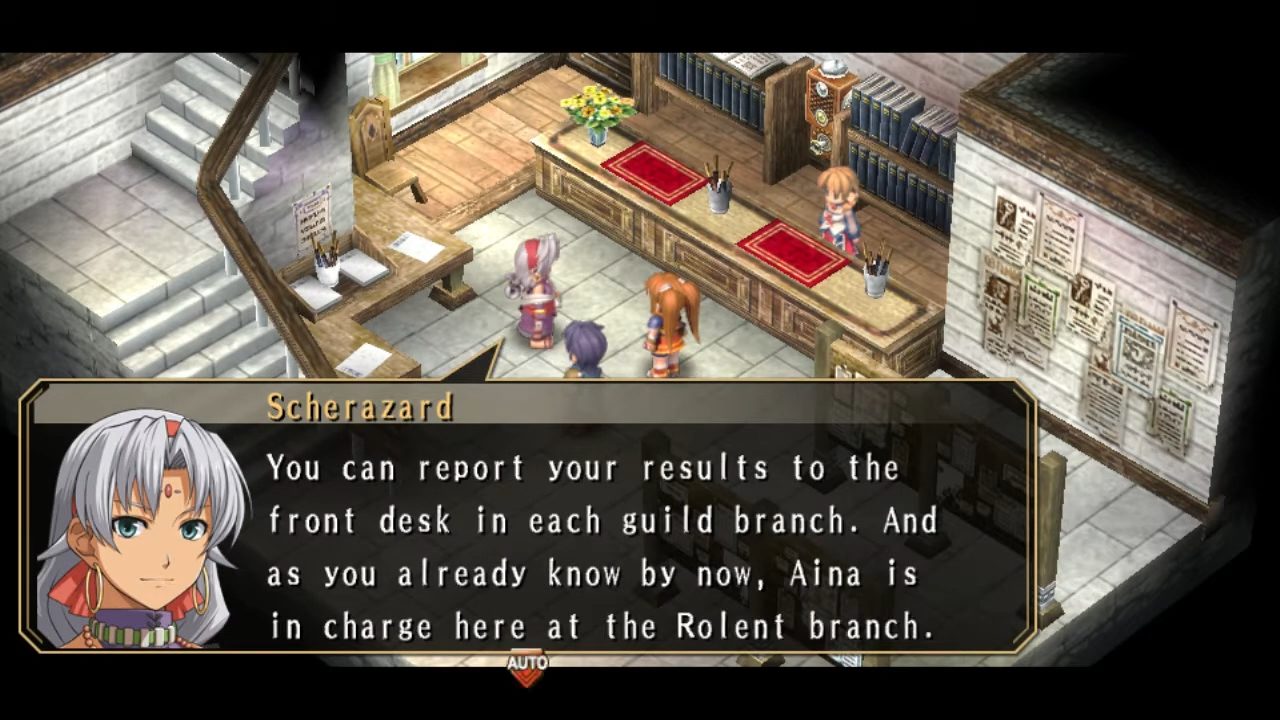Toggle the AUTO dialogue advance indicator
1280x720 pixels.
tap(527, 666)
